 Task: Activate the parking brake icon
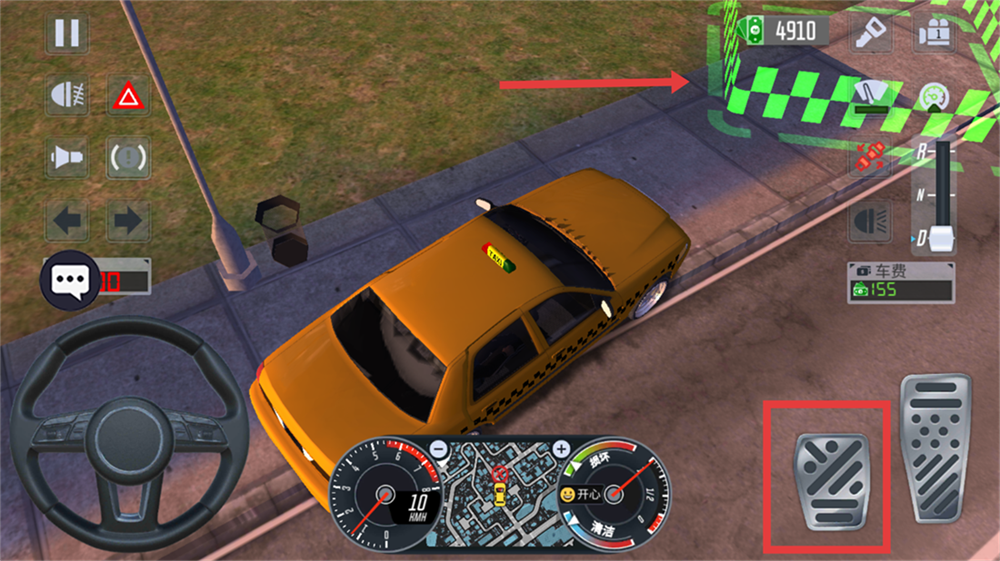128,158
